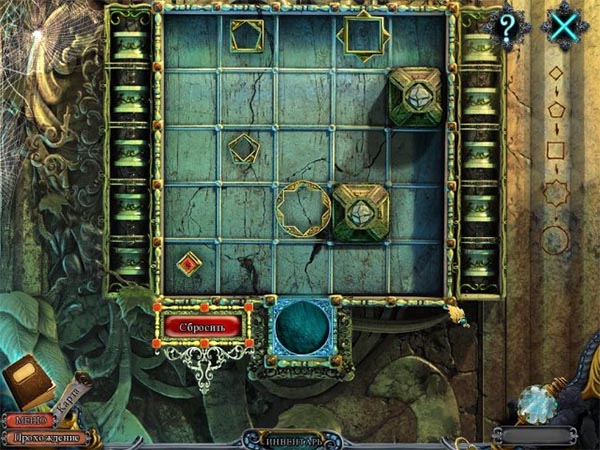Close the puzzle with the X button
The width and height of the screenshot is (600, 450).
pyautogui.click(x=565, y=29)
